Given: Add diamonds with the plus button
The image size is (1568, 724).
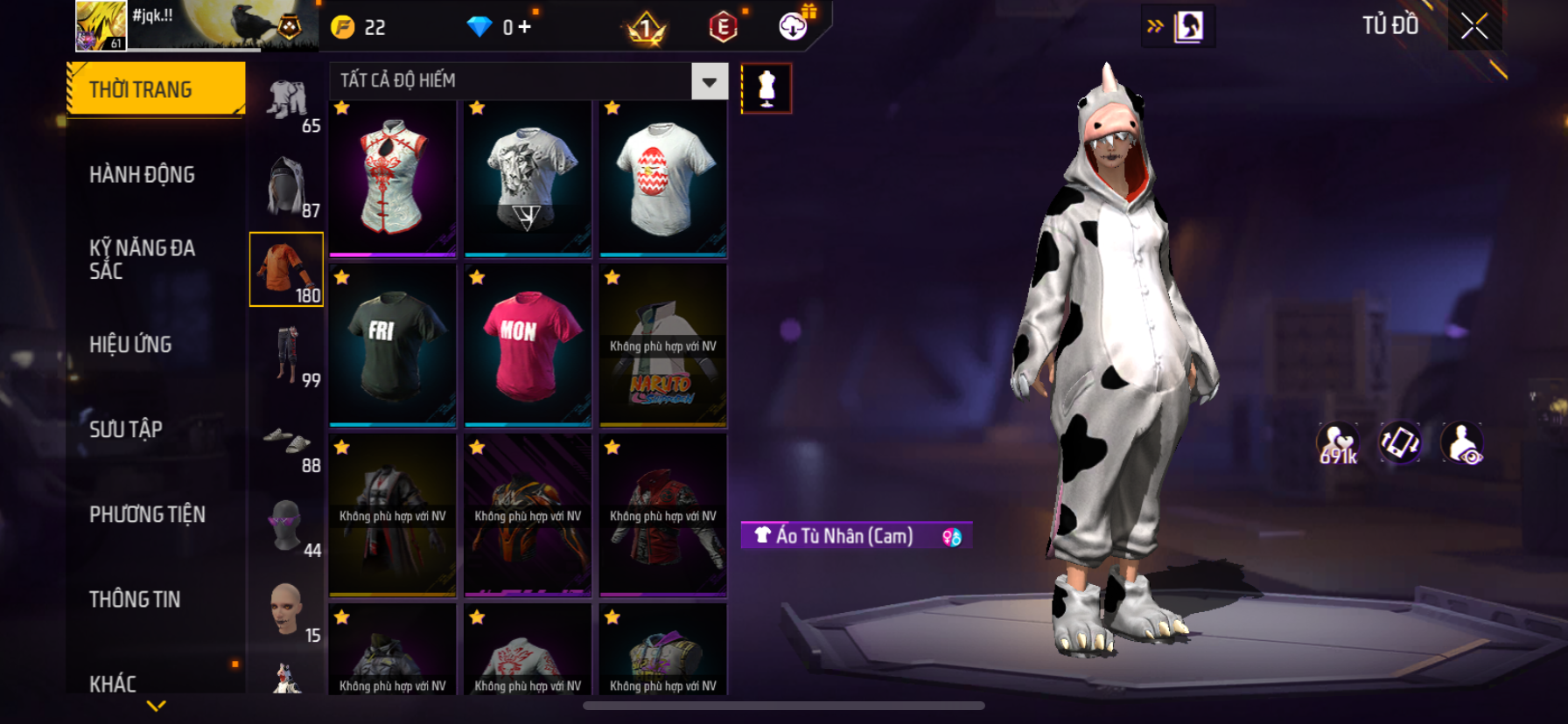Looking at the screenshot, I should pos(524,27).
